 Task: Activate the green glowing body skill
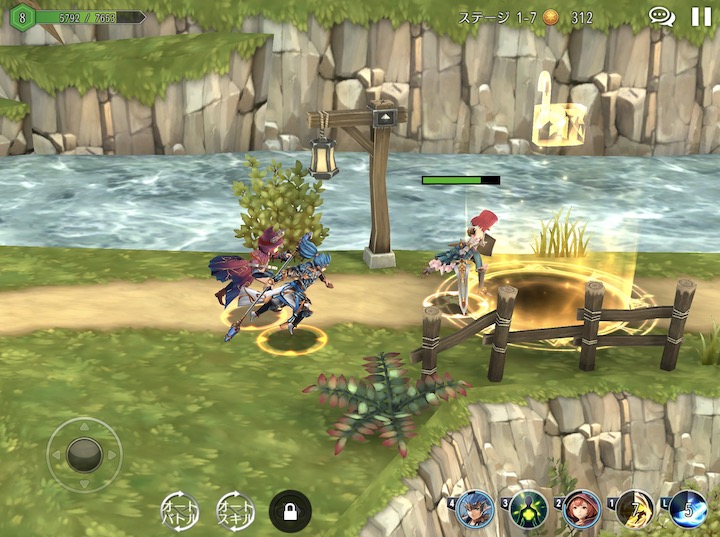pos(528,510)
